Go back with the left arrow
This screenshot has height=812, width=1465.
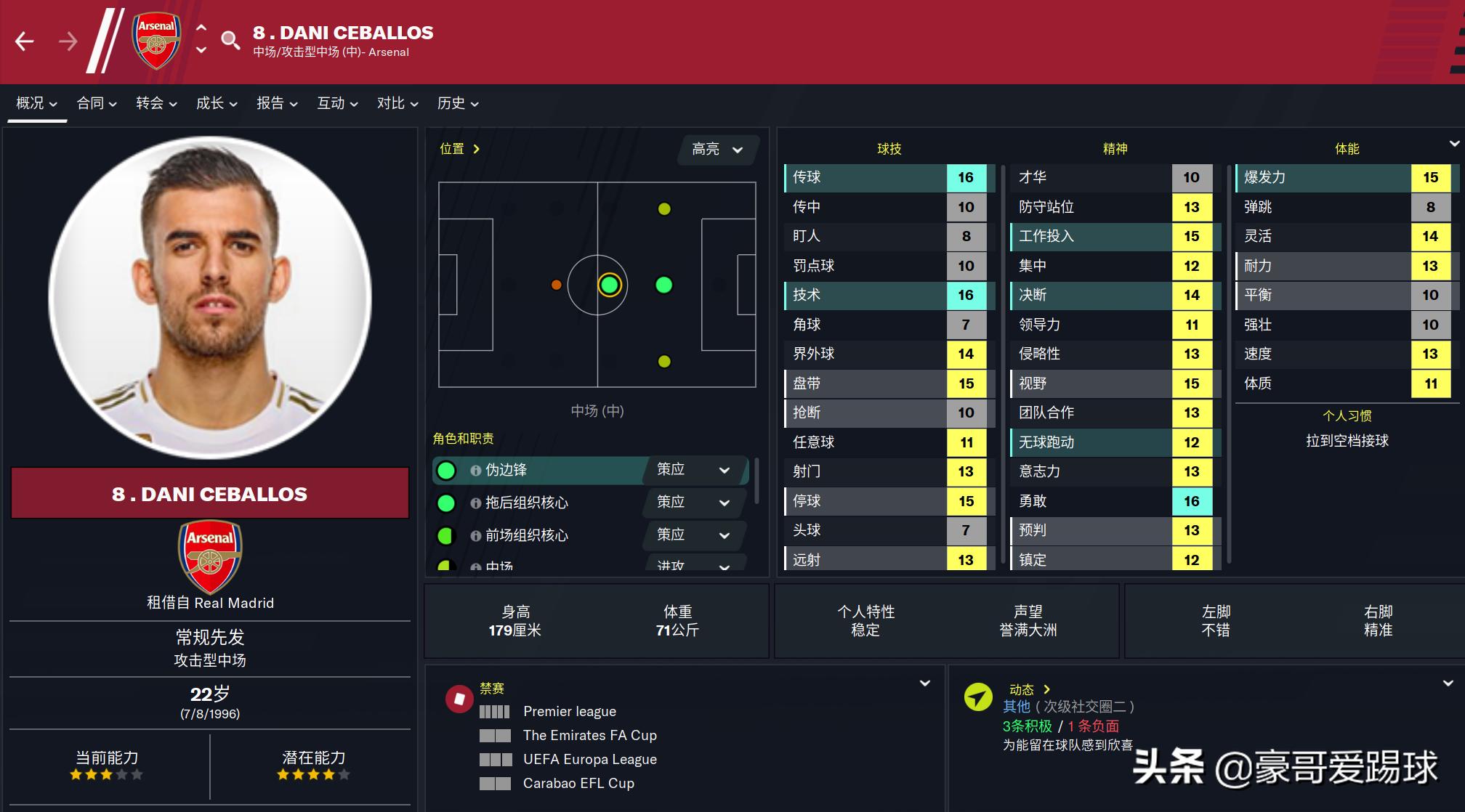[25, 41]
